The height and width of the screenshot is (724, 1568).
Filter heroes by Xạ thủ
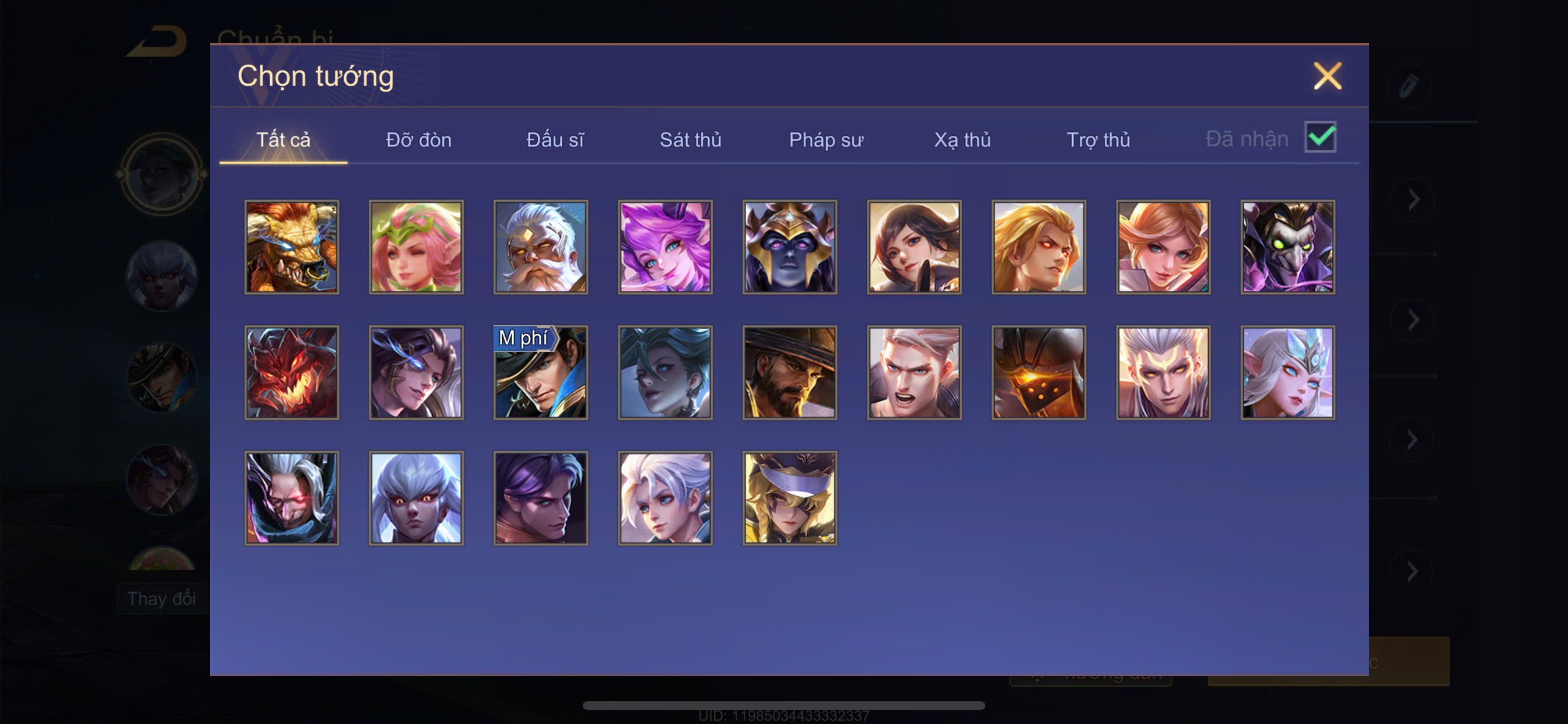963,140
